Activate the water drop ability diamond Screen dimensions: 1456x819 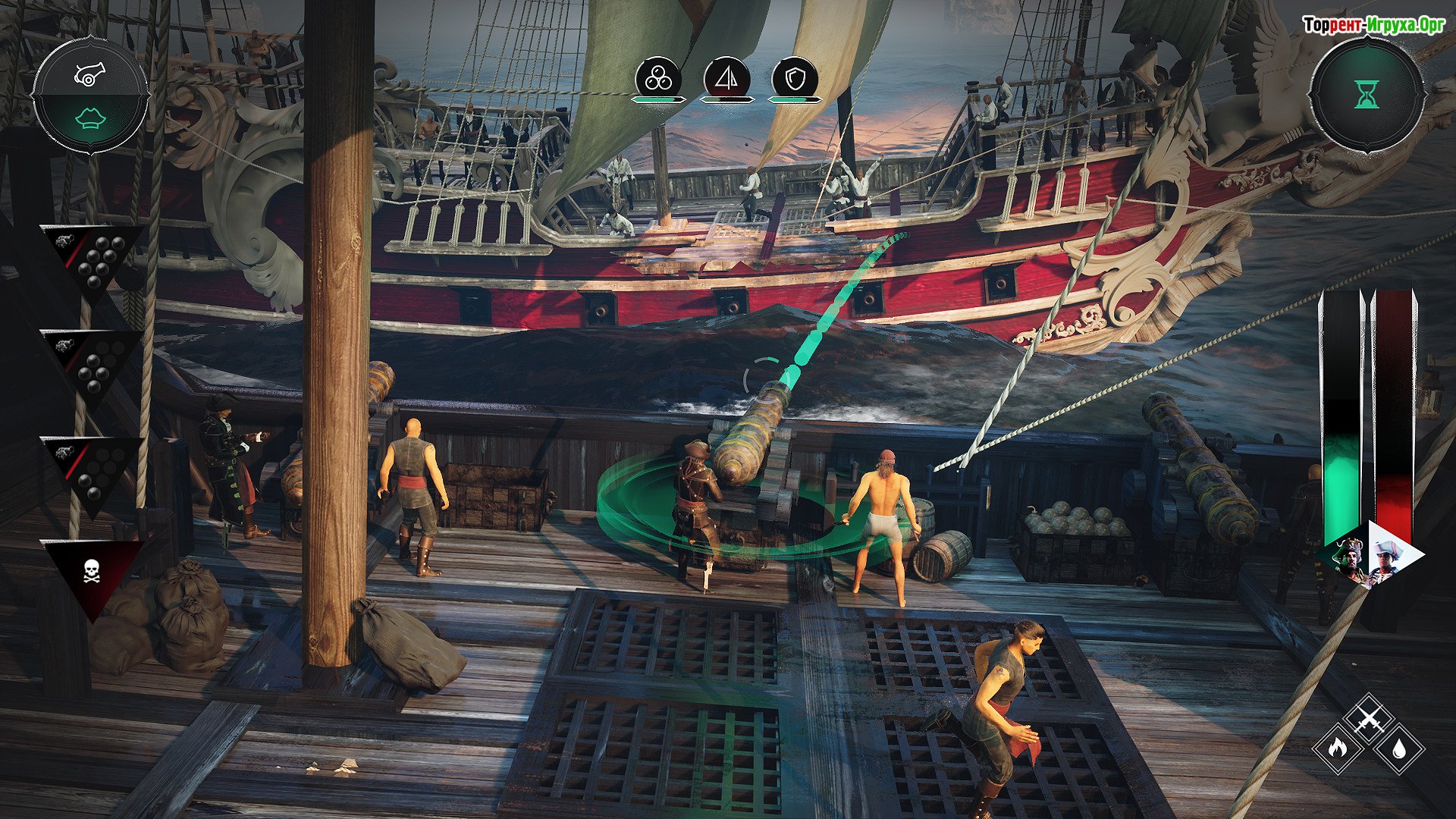tap(1399, 748)
